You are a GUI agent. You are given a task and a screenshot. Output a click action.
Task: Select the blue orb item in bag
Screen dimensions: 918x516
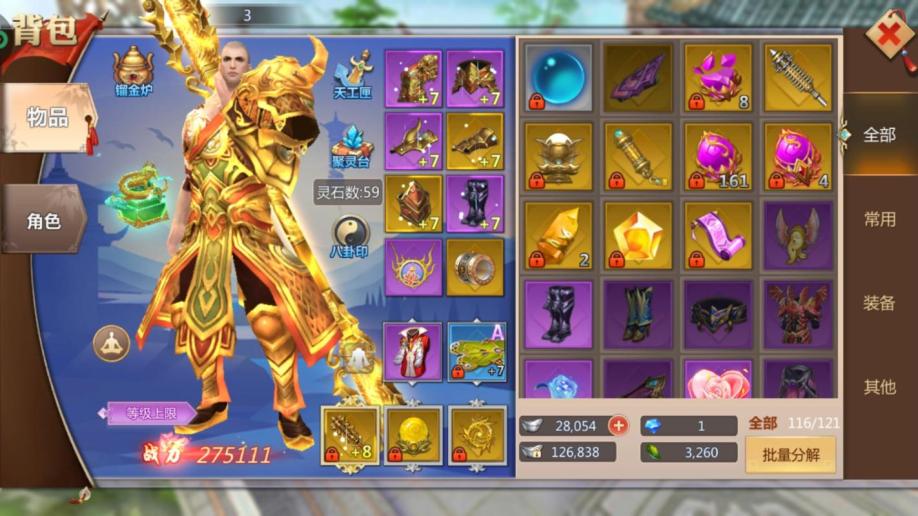click(558, 76)
